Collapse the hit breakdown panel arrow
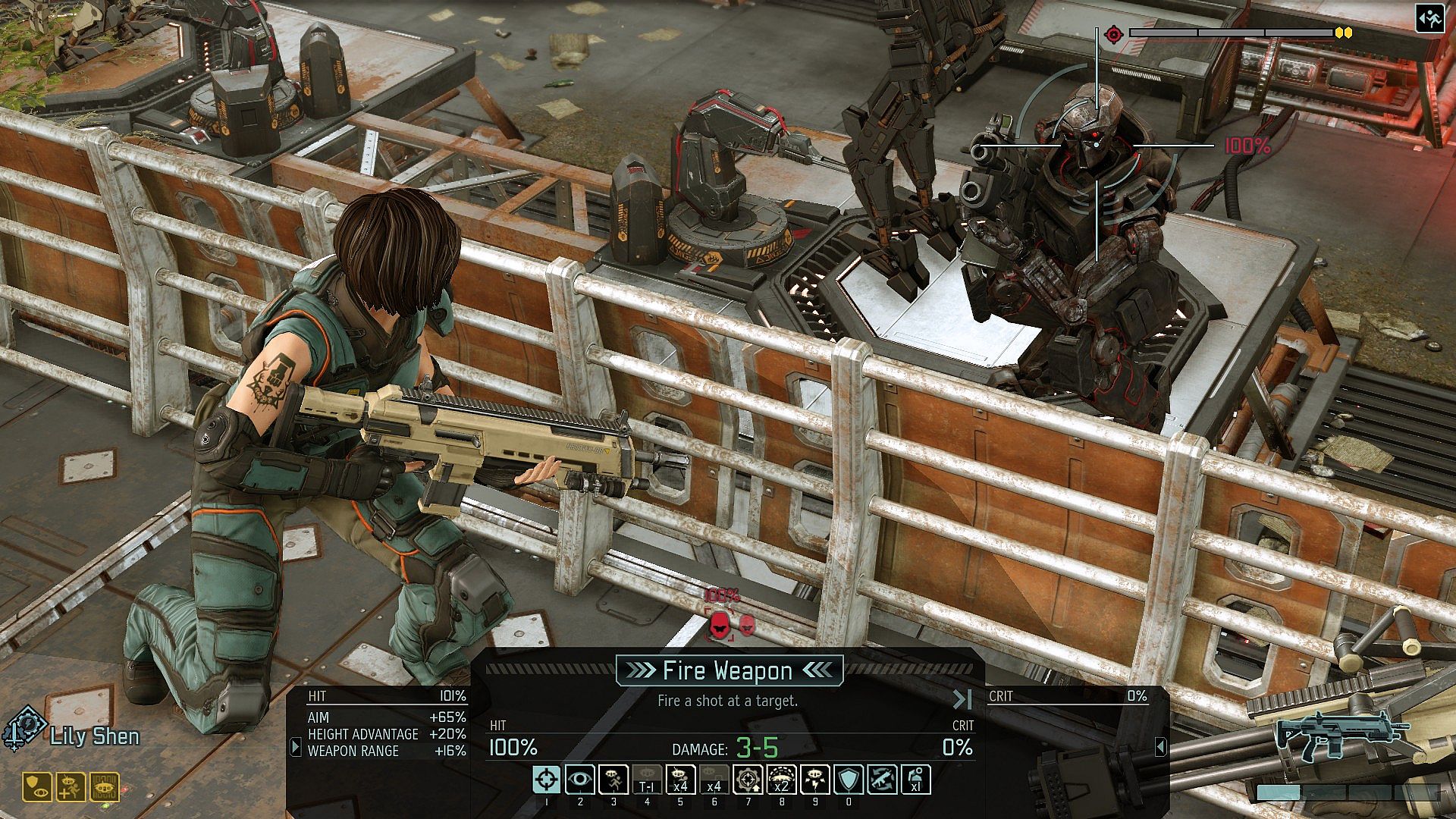This screenshot has width=1456, height=819. pyautogui.click(x=296, y=747)
